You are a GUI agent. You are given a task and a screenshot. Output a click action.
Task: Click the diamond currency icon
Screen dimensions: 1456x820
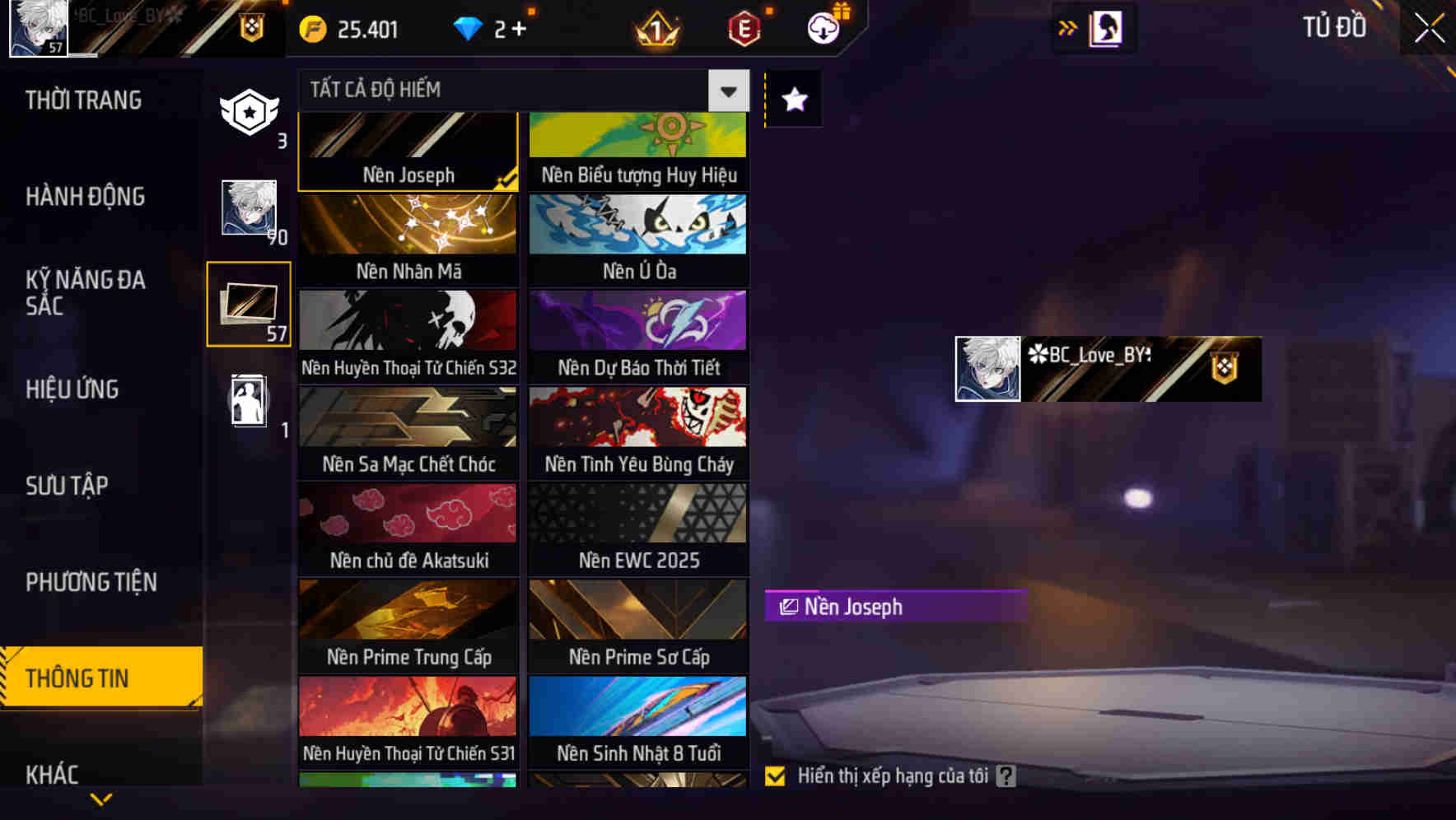click(469, 27)
